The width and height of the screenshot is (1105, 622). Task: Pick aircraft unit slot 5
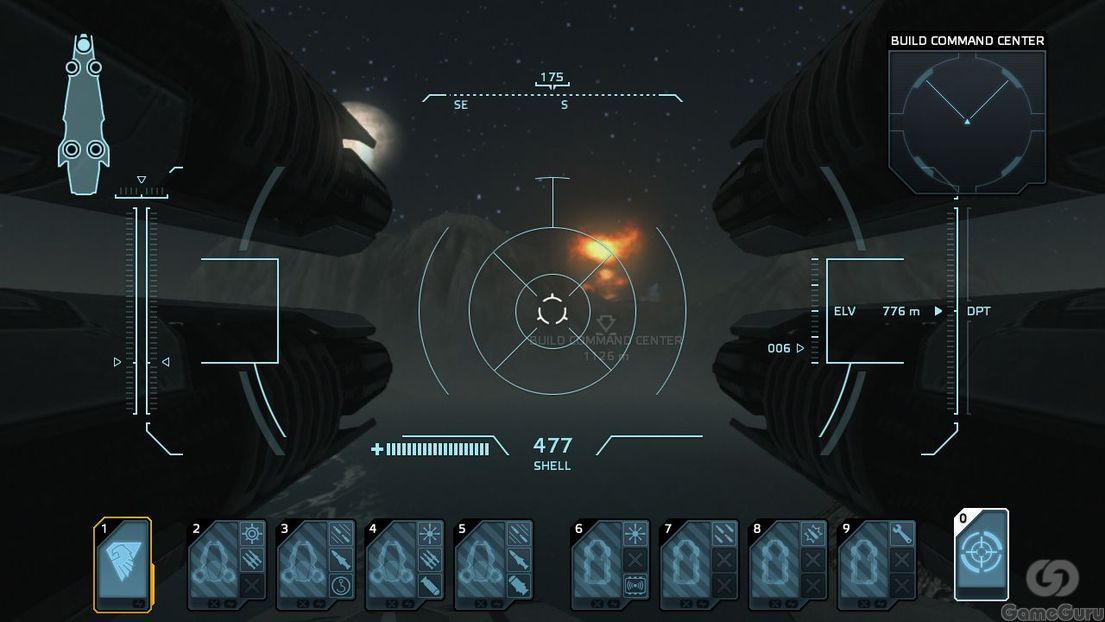click(x=480, y=565)
